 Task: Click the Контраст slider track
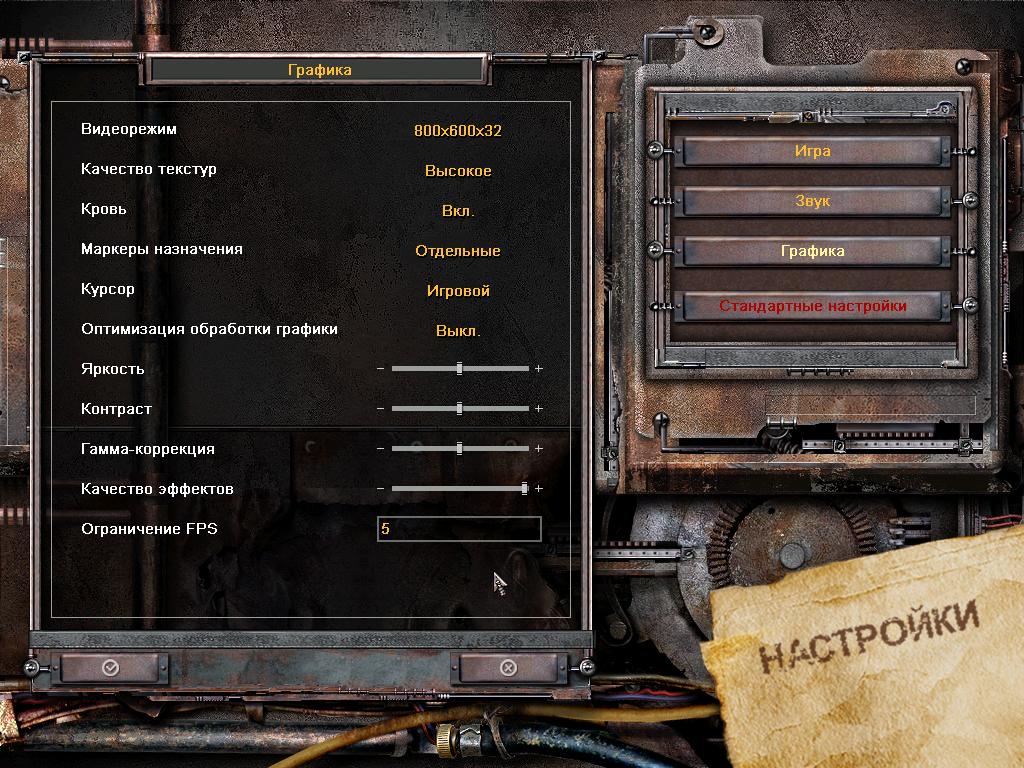coord(460,409)
